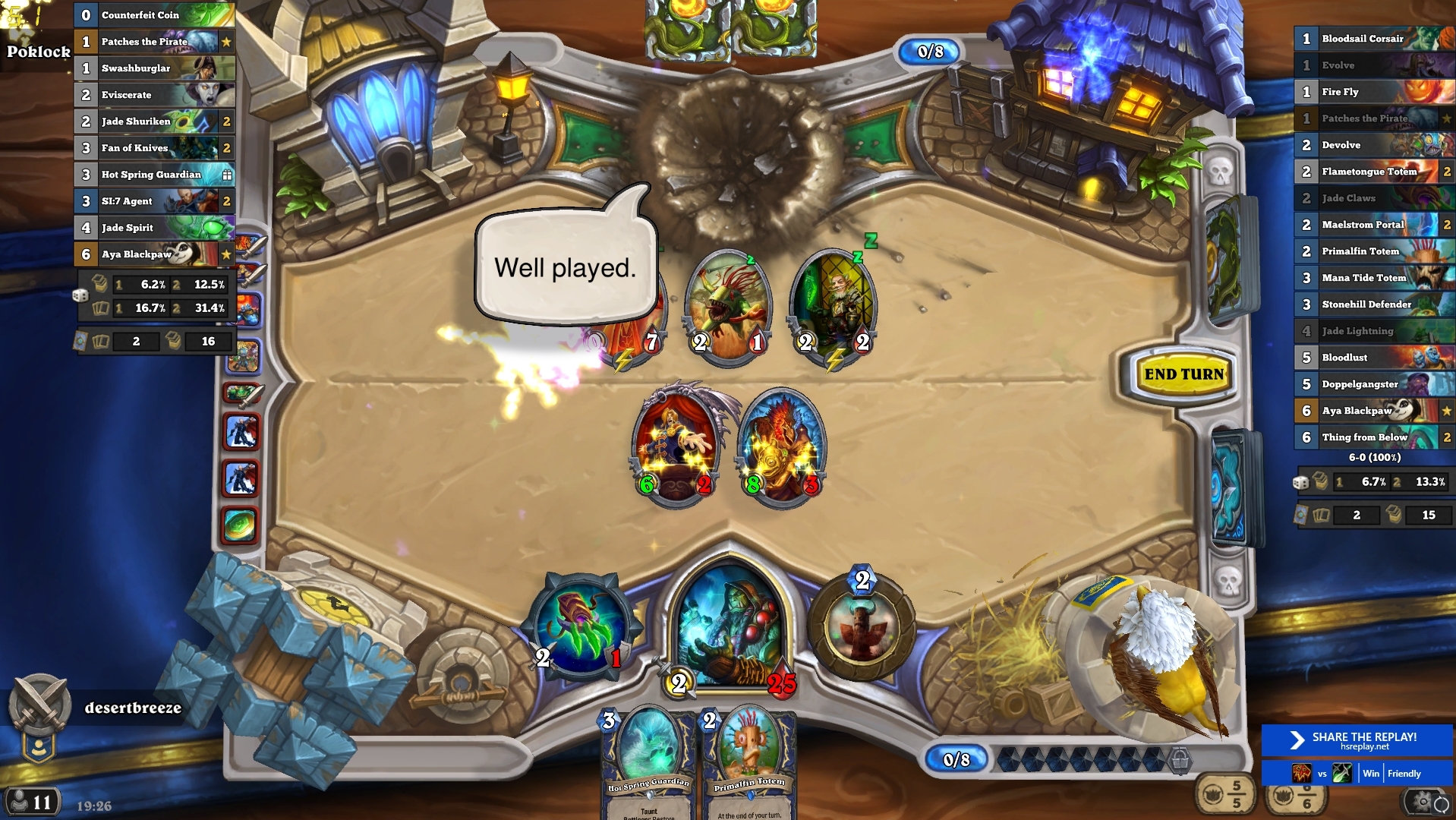This screenshot has width=1456, height=820.
Task: Target the enemy dwarf minion with 2 health
Action: point(833,307)
